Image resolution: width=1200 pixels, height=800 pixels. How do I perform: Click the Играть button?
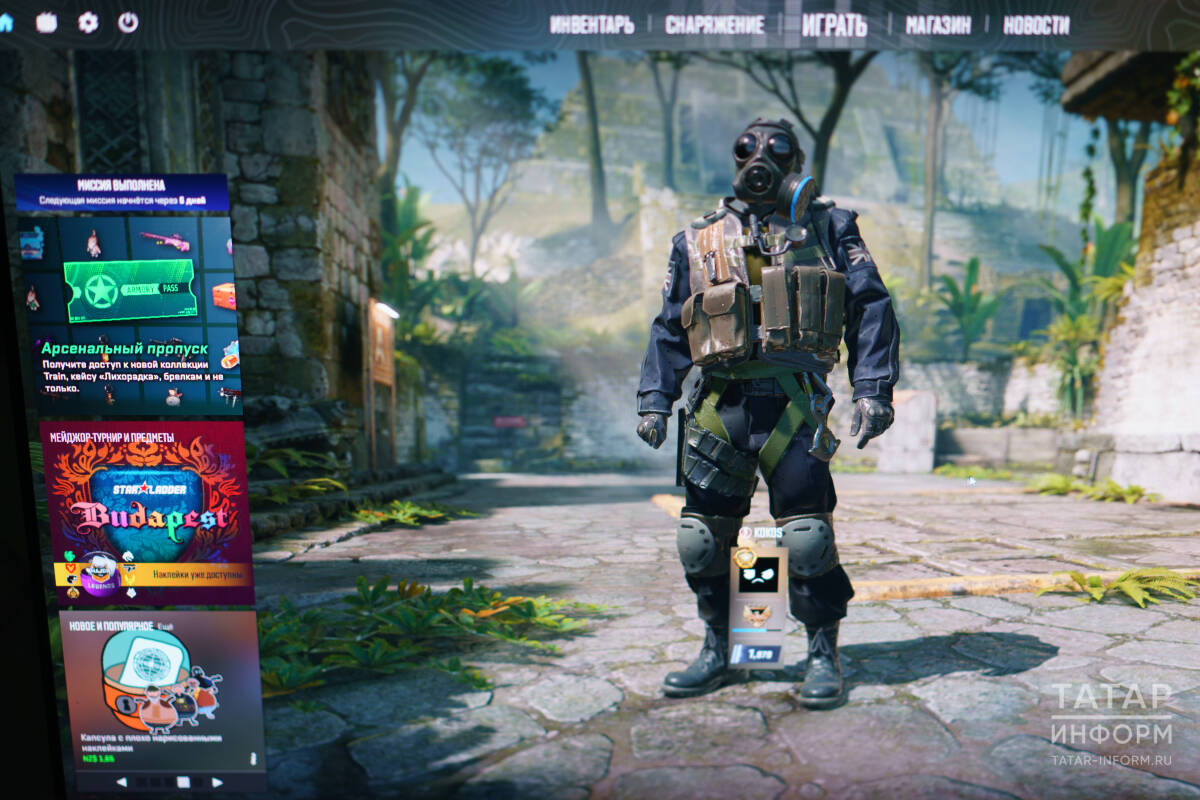pyautogui.click(x=834, y=25)
